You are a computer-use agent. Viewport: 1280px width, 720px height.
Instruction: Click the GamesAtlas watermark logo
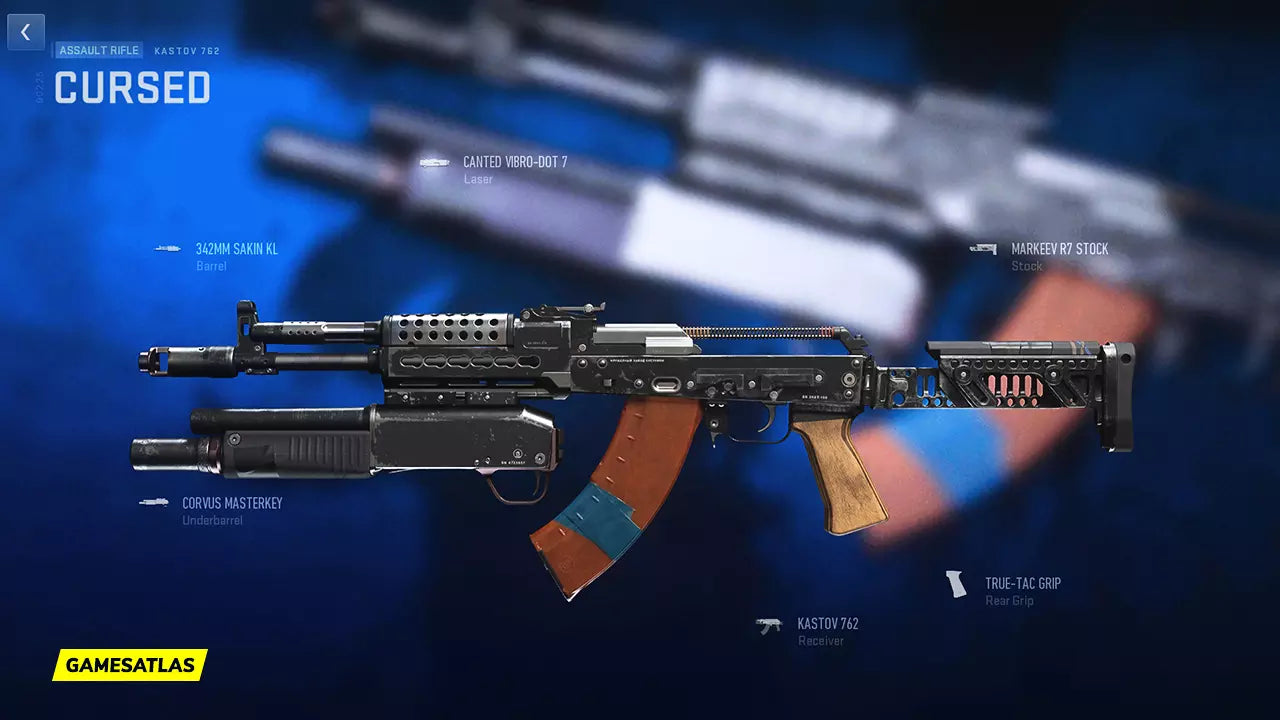click(x=130, y=665)
